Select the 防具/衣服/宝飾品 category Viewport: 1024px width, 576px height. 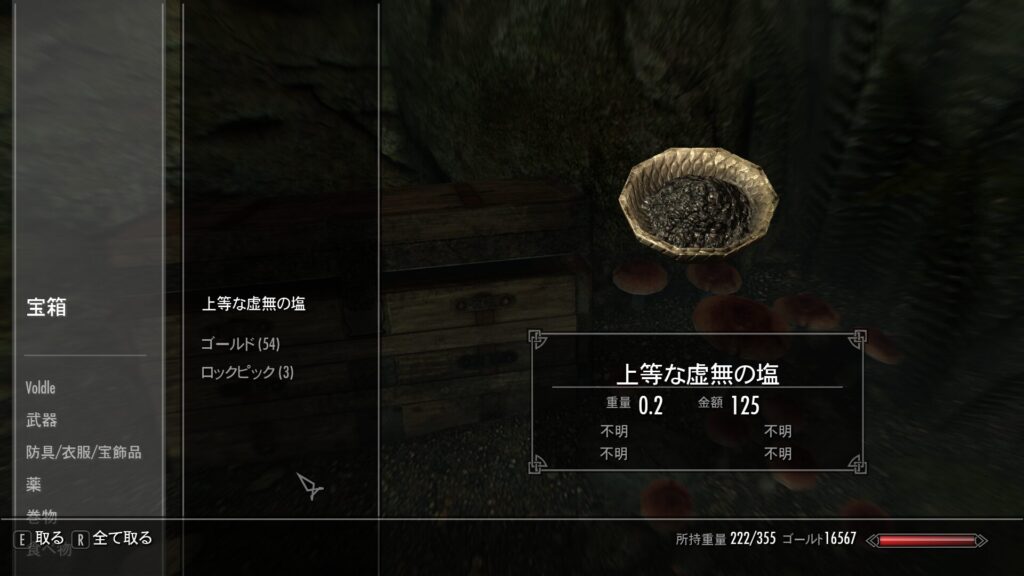pyautogui.click(x=83, y=452)
